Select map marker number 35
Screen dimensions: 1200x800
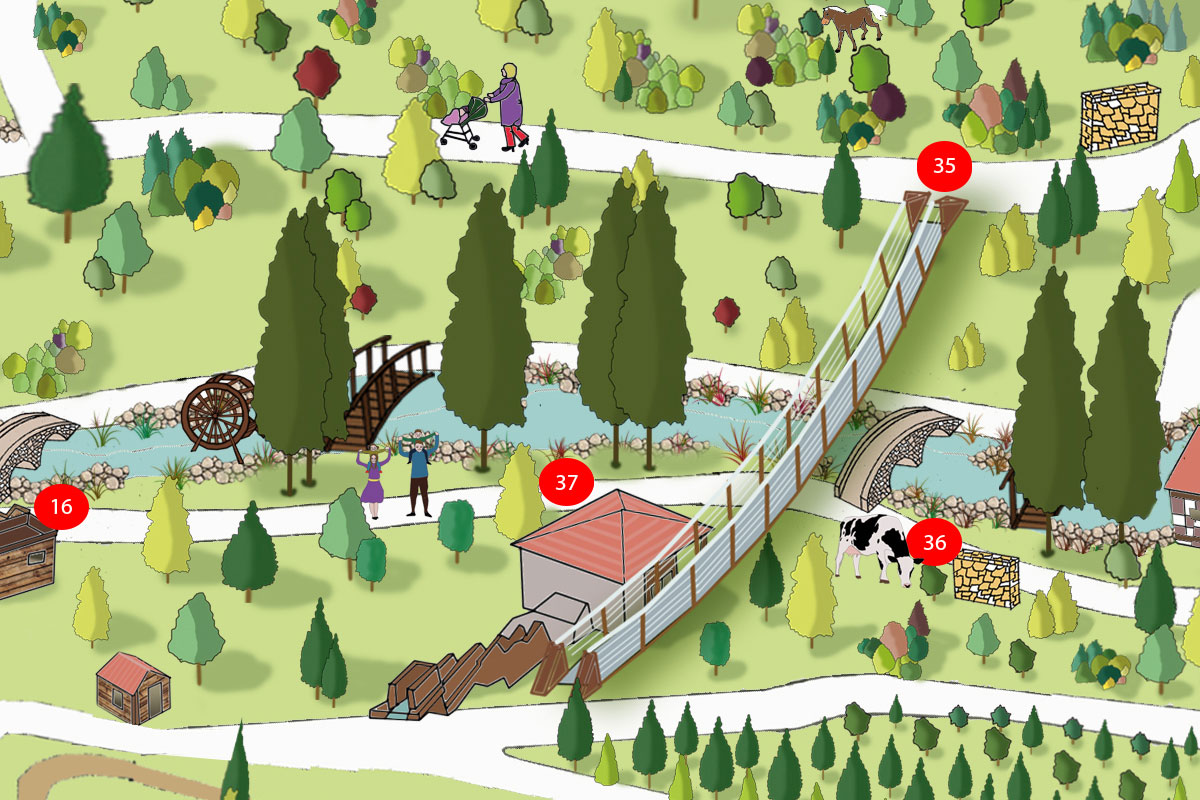pos(945,166)
